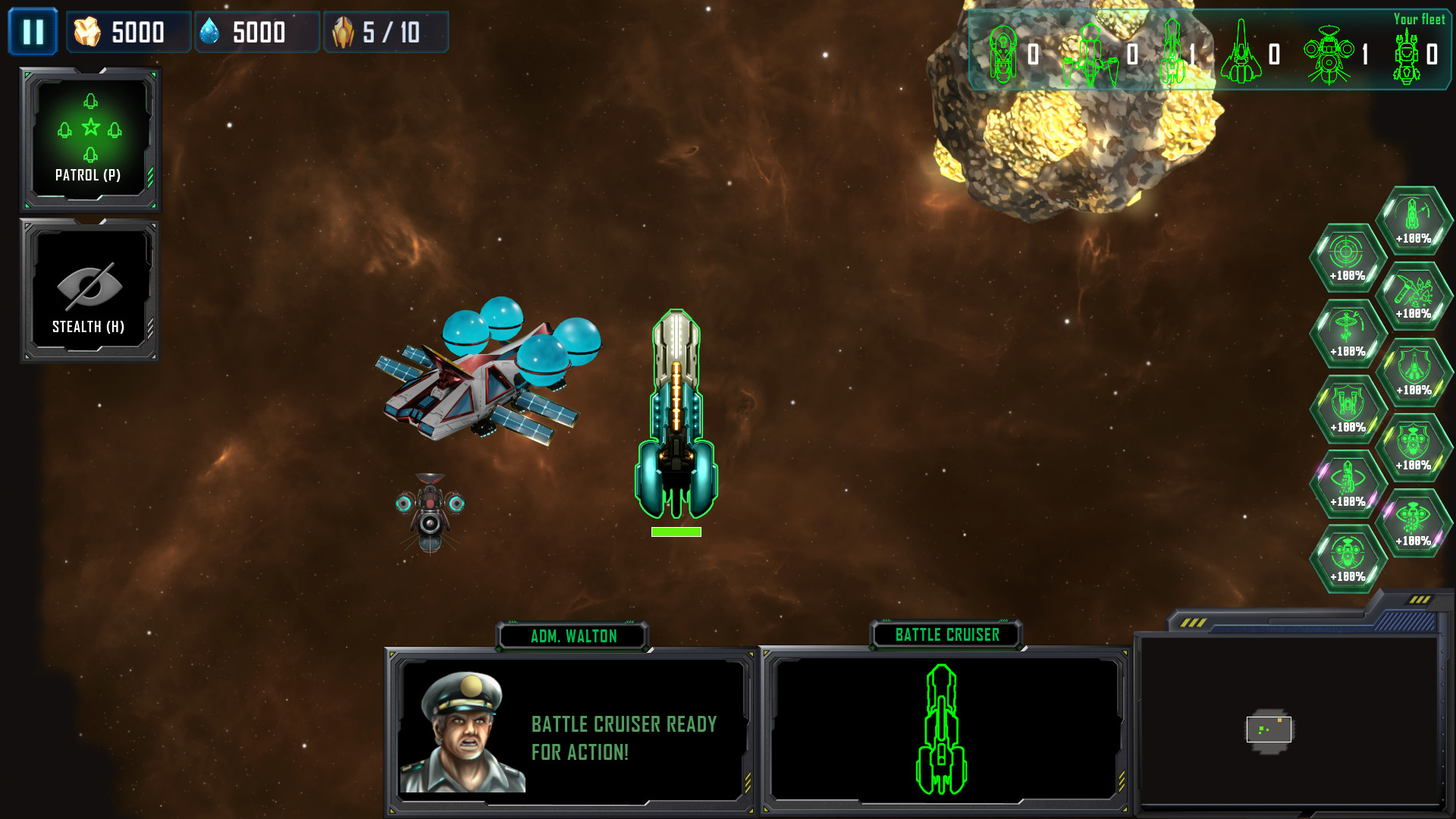The height and width of the screenshot is (819, 1456).
Task: Select the mining pickaxe upgrade hexagon
Action: pyautogui.click(x=1414, y=294)
